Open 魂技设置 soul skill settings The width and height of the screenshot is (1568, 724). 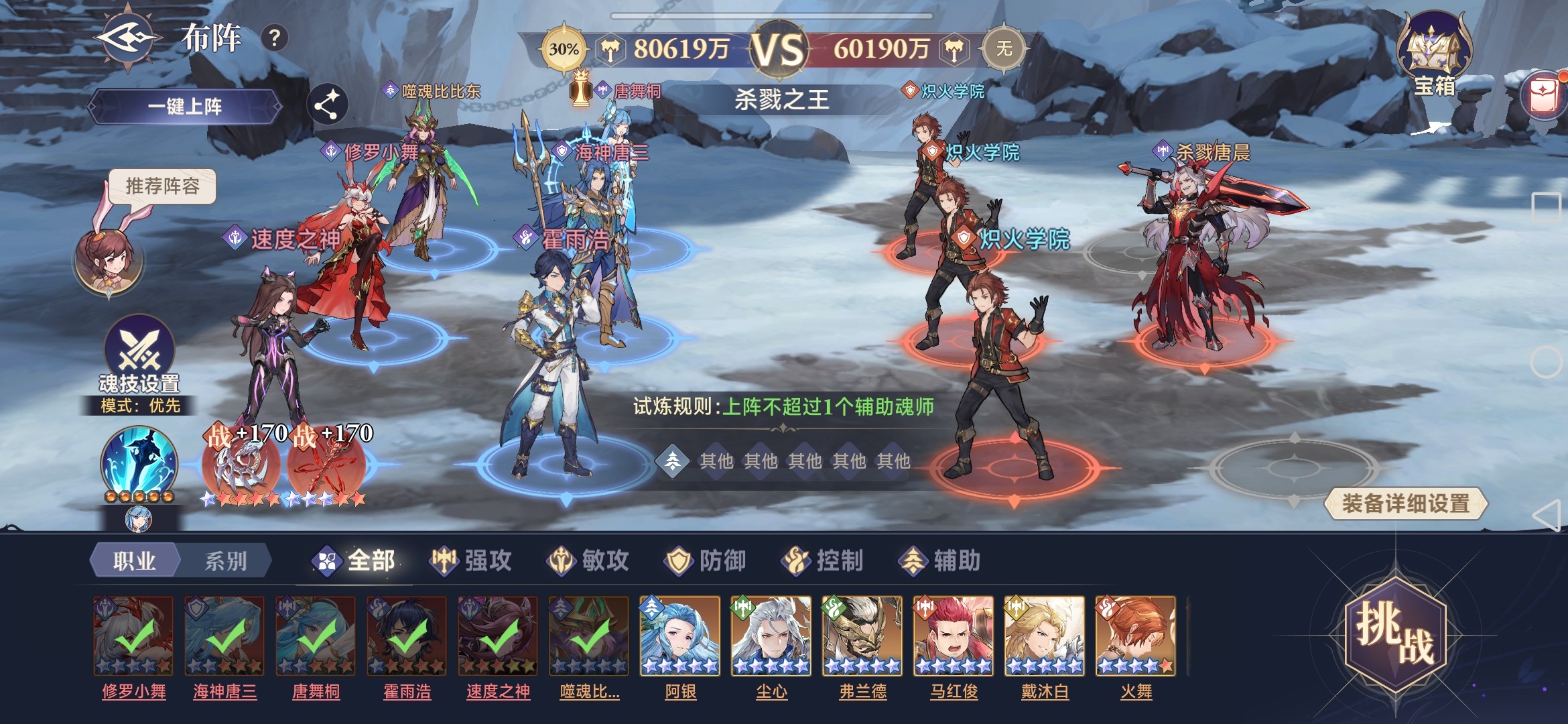(139, 355)
